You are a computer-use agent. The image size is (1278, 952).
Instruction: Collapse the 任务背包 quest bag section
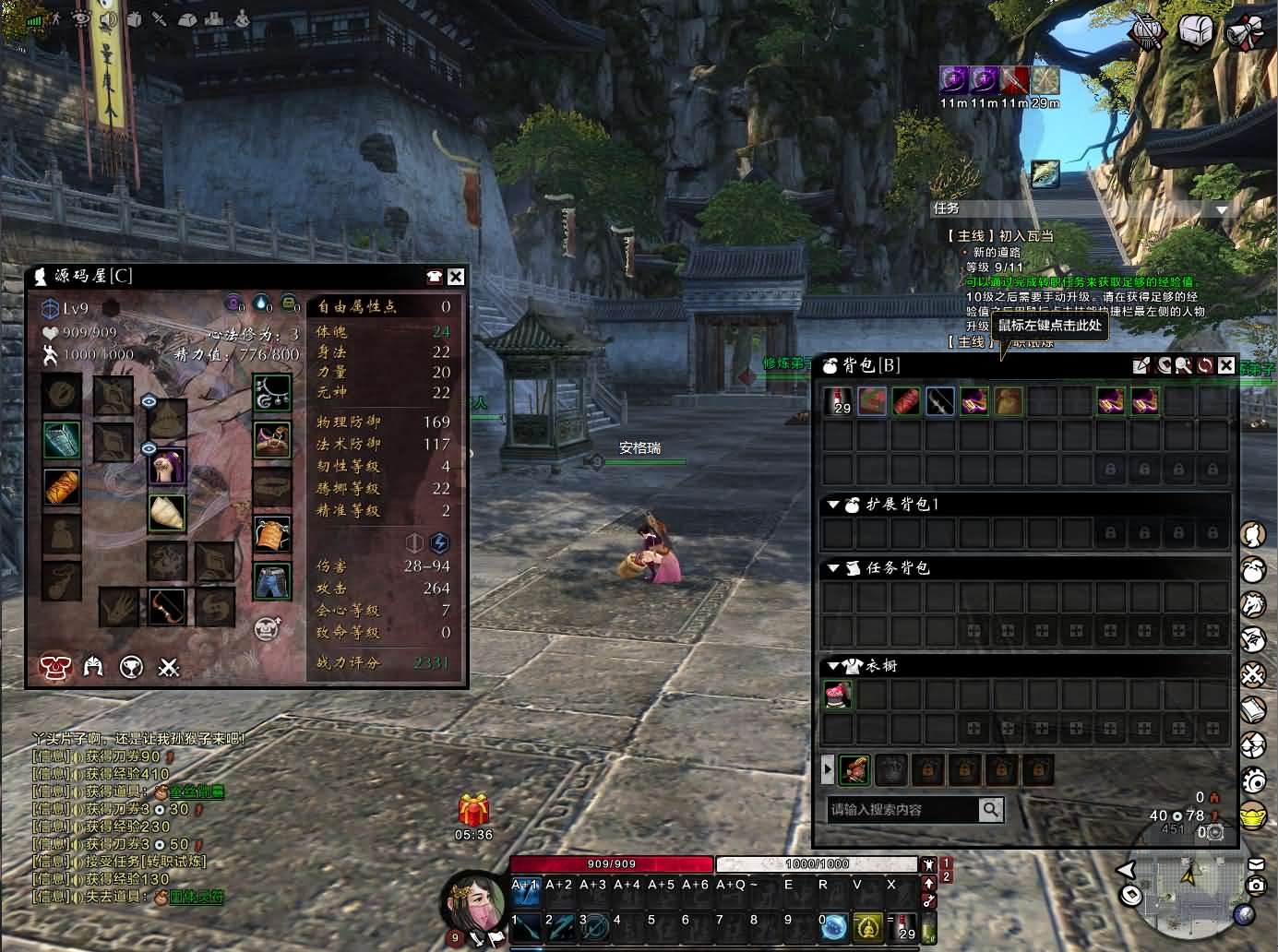[x=833, y=568]
